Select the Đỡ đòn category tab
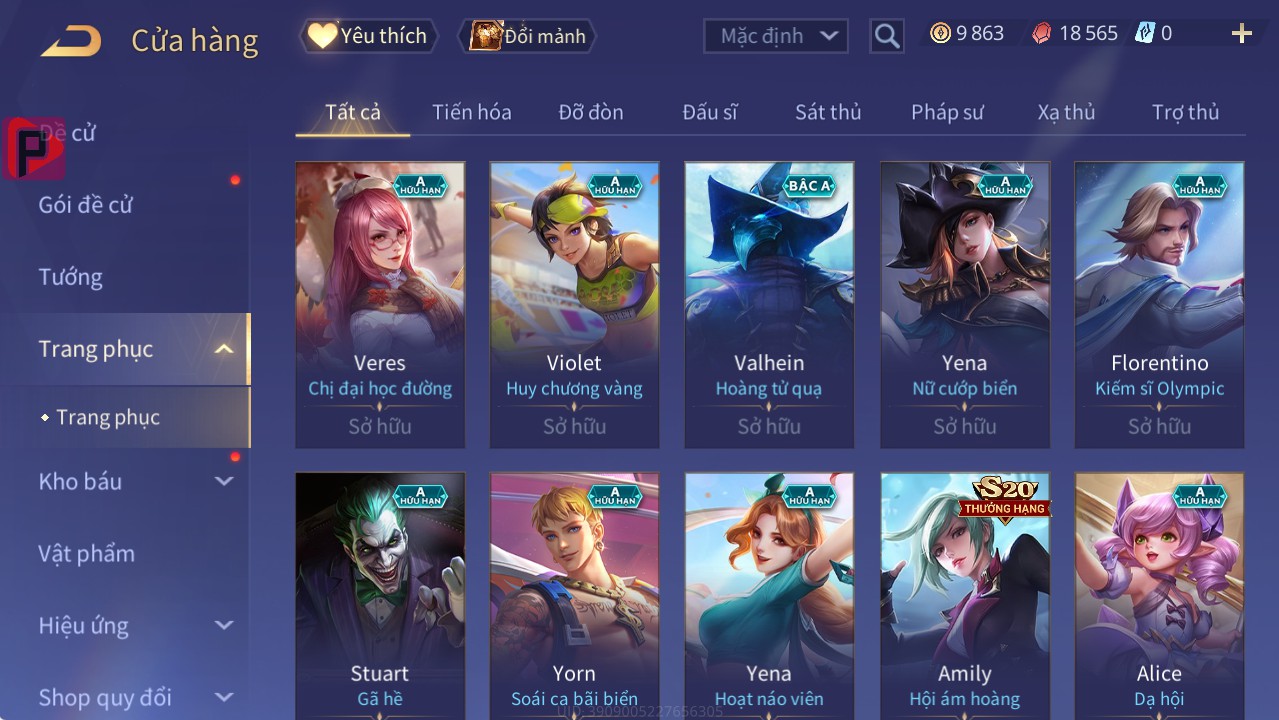The image size is (1279, 720). (591, 112)
